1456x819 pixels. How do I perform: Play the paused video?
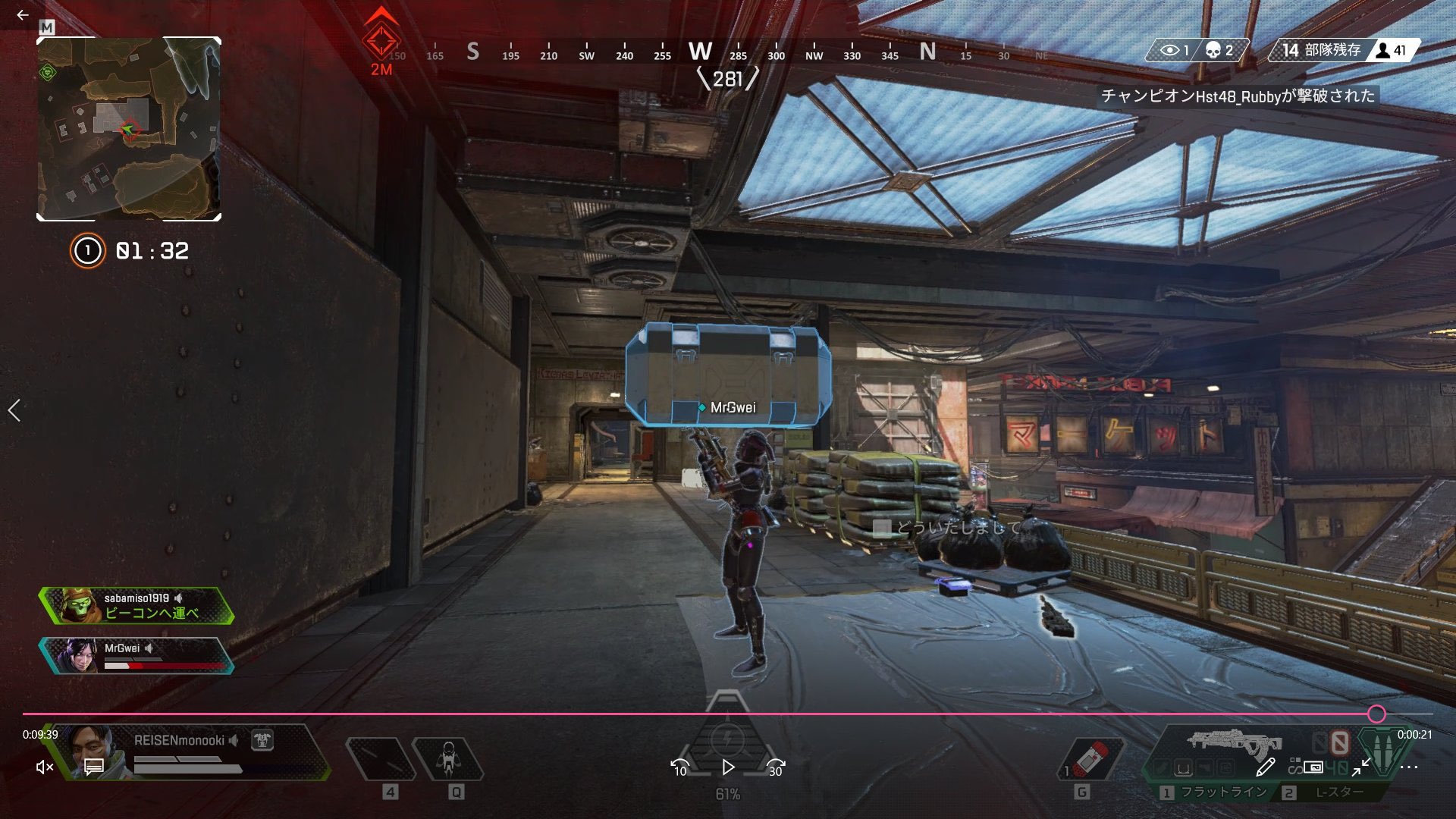tap(728, 767)
